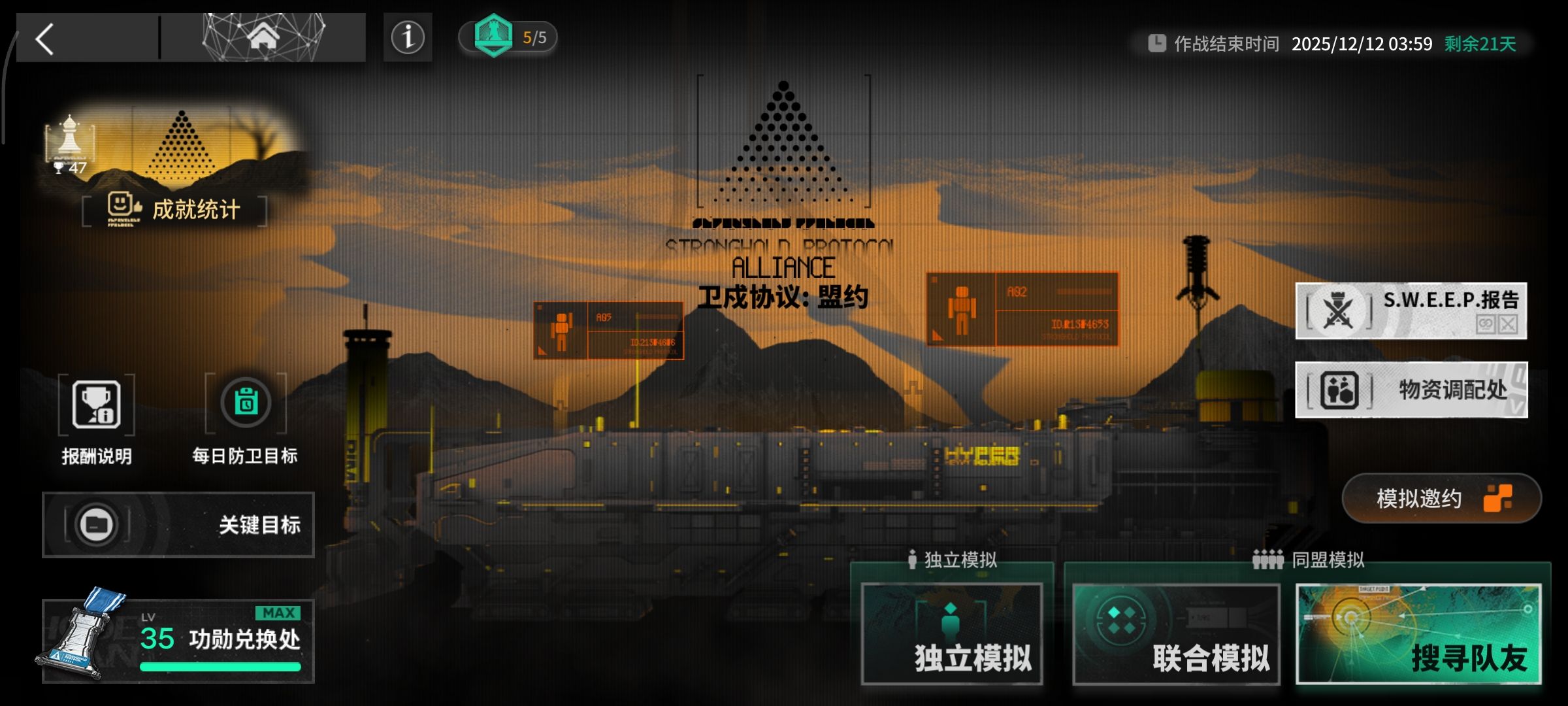Image resolution: width=1568 pixels, height=706 pixels.
Task: Open the info icon
Action: 408,37
